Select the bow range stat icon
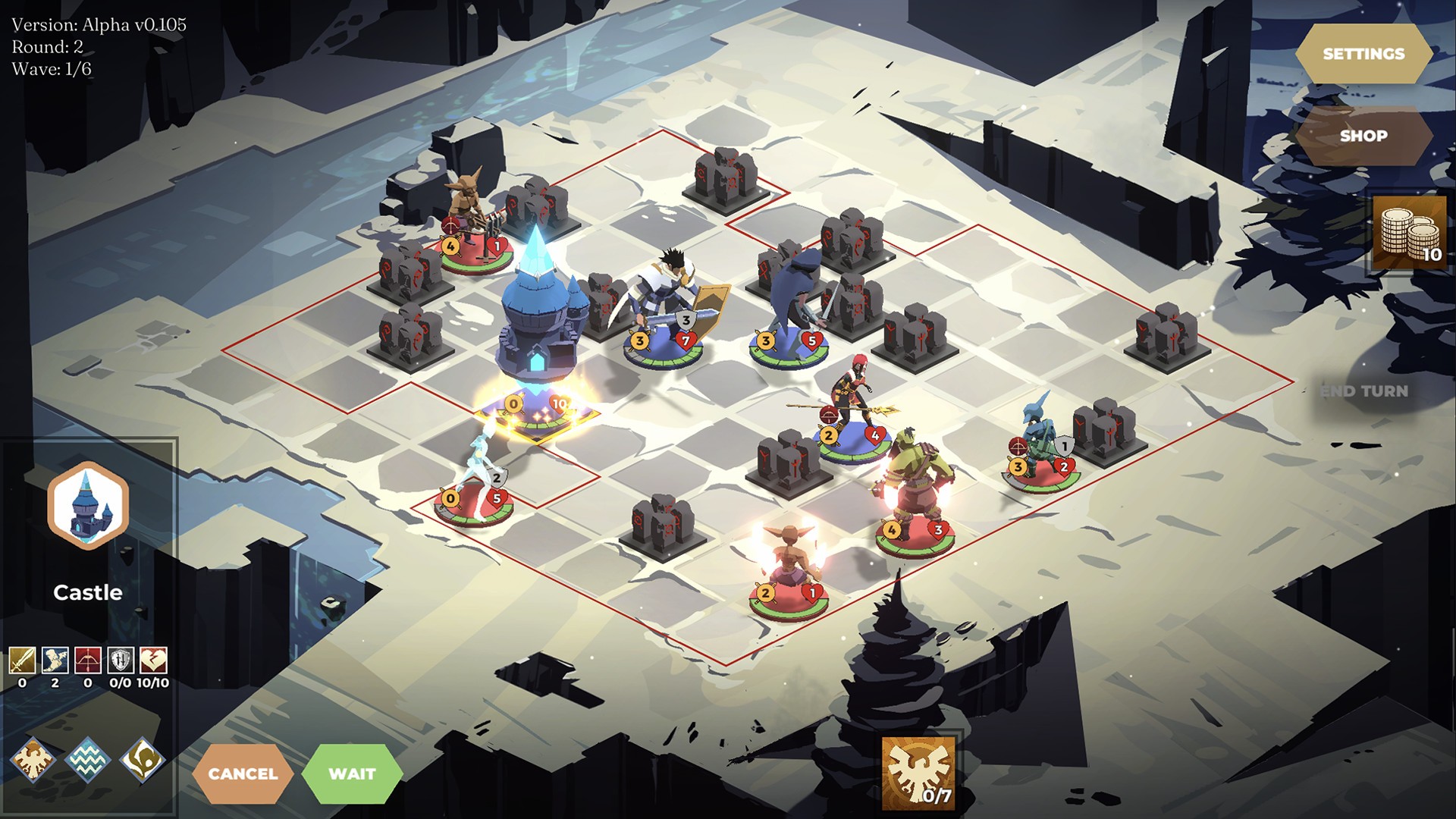The image size is (1456, 819). coord(87,661)
